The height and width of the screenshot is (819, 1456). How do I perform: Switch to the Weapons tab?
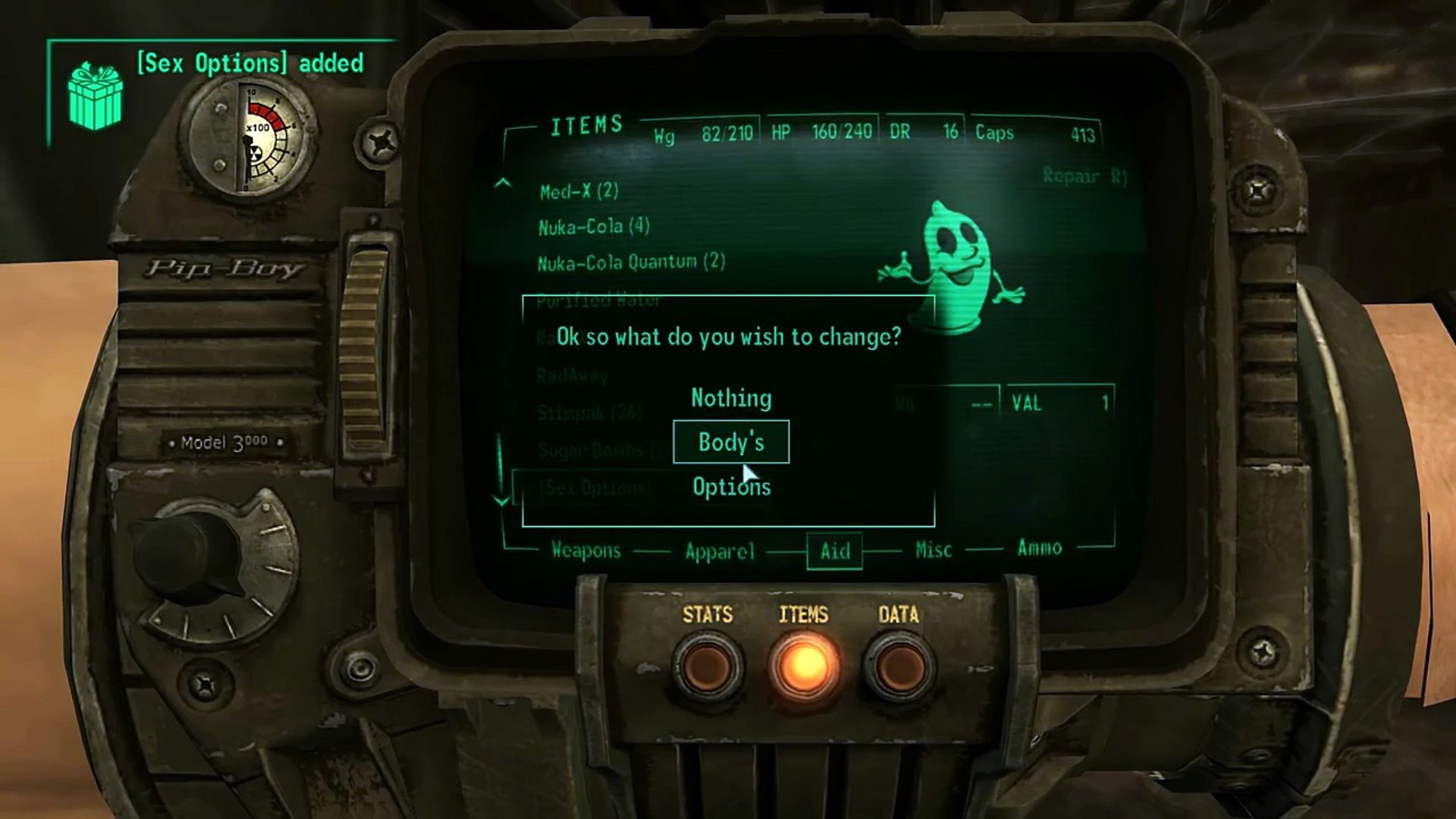coord(585,551)
